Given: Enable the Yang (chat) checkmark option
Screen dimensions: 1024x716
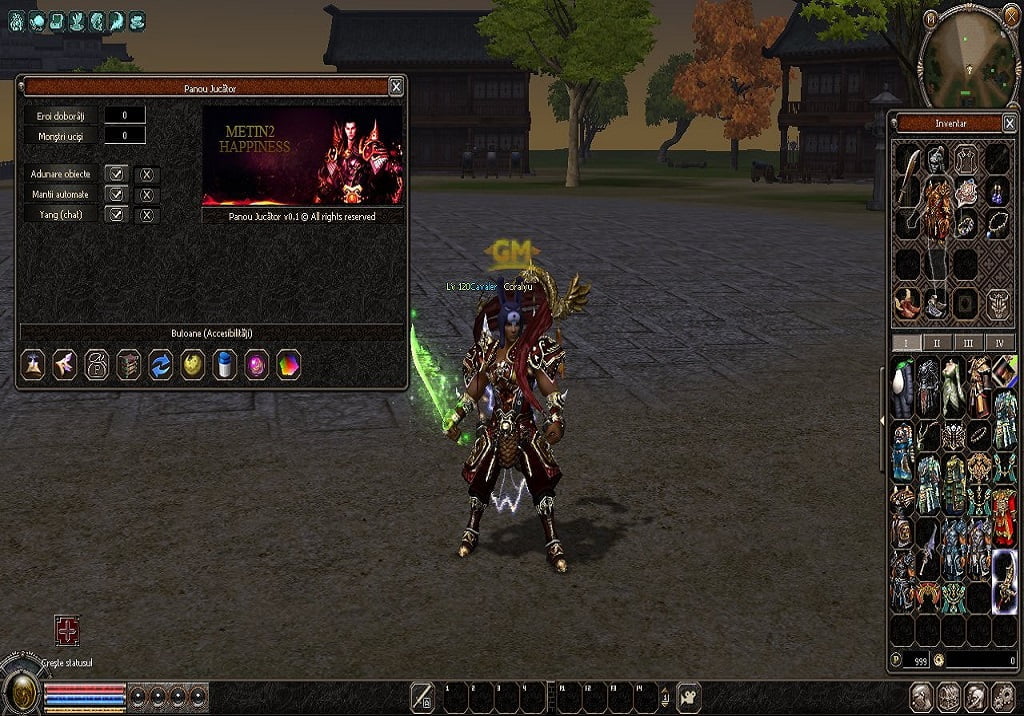Looking at the screenshot, I should [117, 214].
